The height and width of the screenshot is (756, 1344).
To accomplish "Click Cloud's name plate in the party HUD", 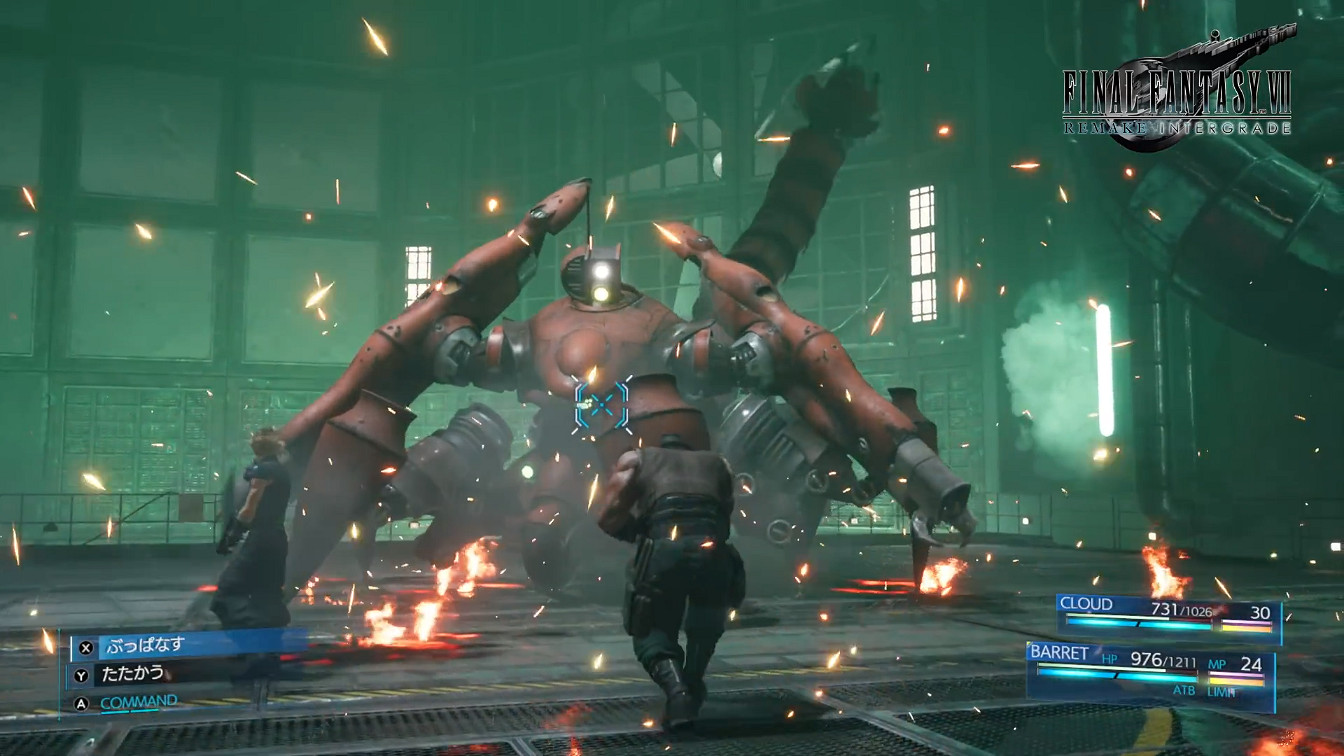I will (1086, 604).
